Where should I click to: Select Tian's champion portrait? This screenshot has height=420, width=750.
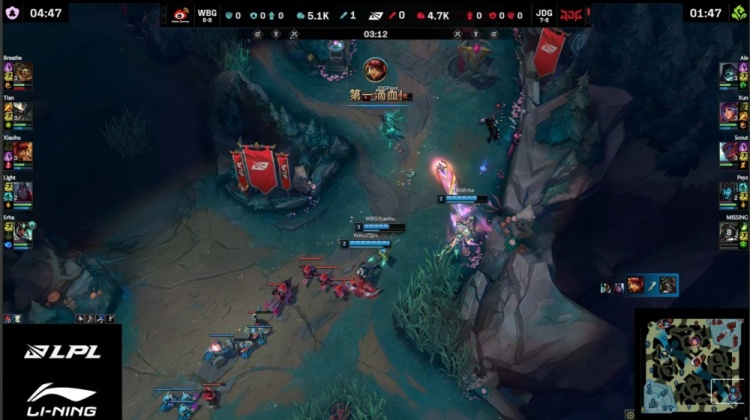pos(23,114)
